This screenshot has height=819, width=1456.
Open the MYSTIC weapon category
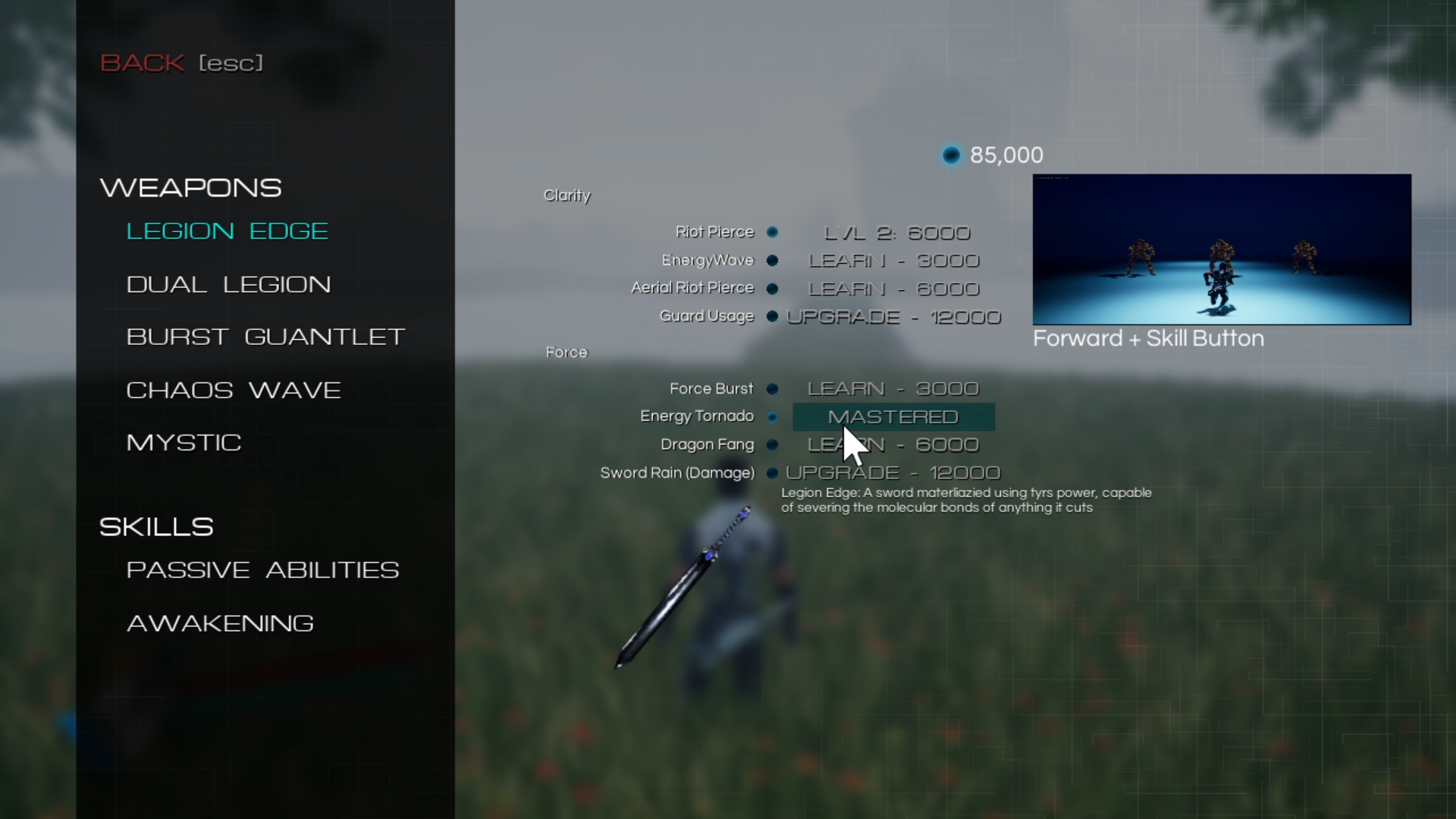tap(184, 442)
